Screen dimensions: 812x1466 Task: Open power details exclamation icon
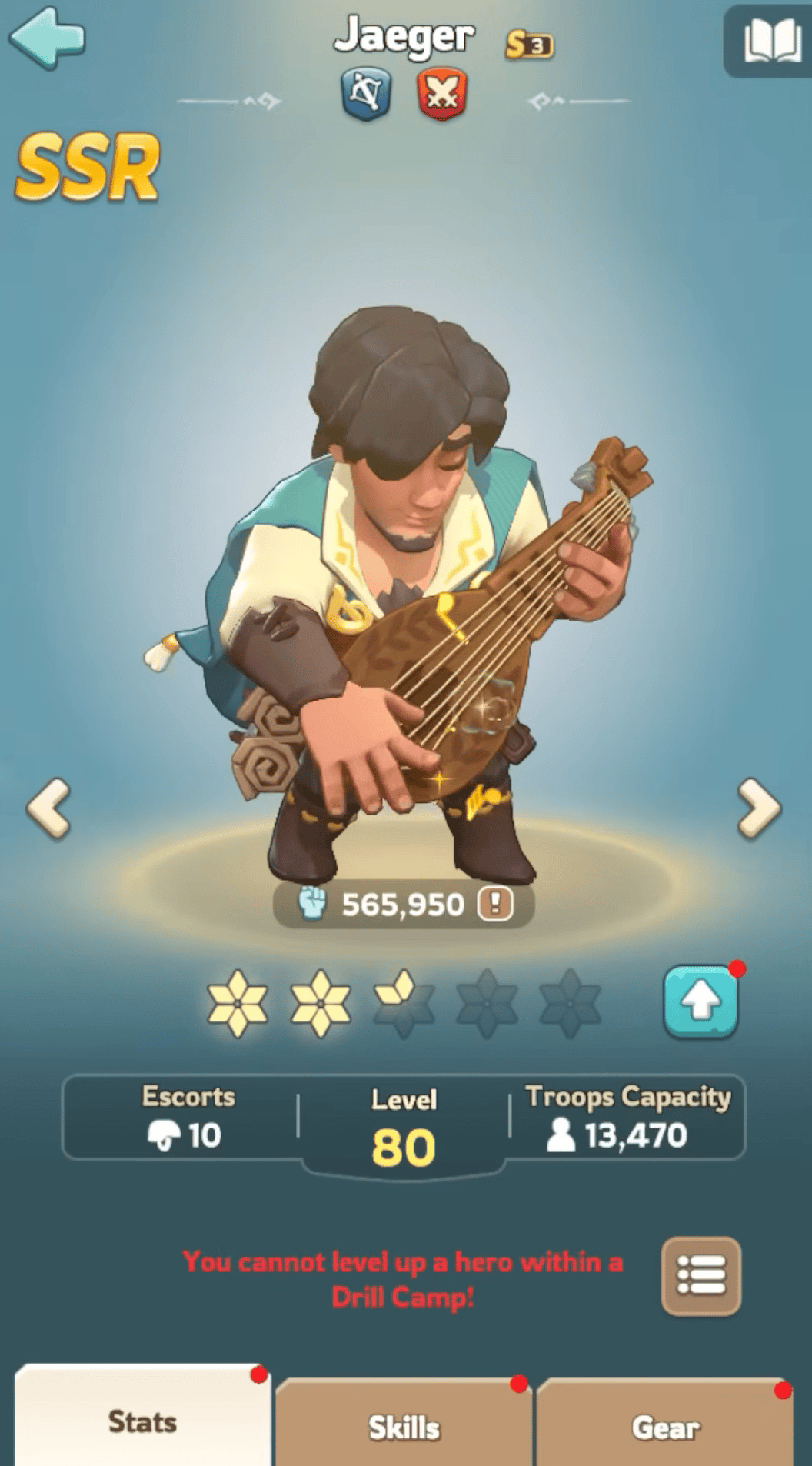click(x=495, y=904)
